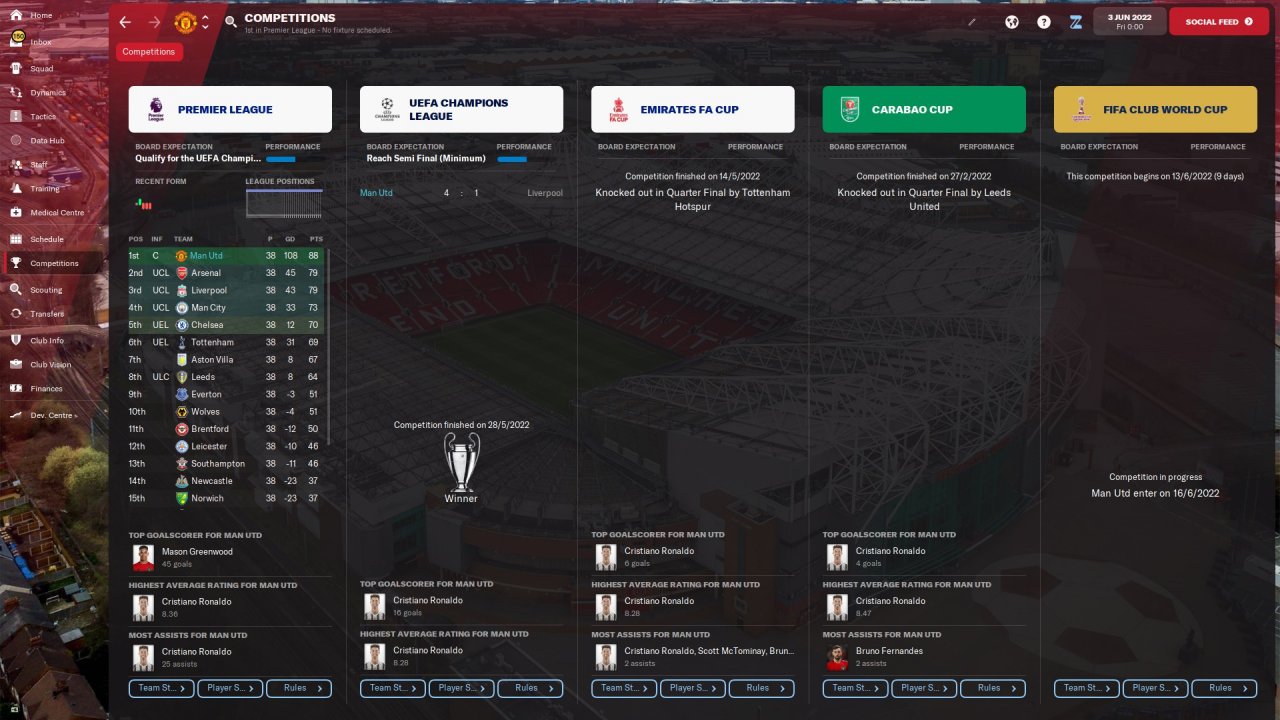1280x720 pixels.
Task: Open the Data Hub section
Action: [x=47, y=141]
